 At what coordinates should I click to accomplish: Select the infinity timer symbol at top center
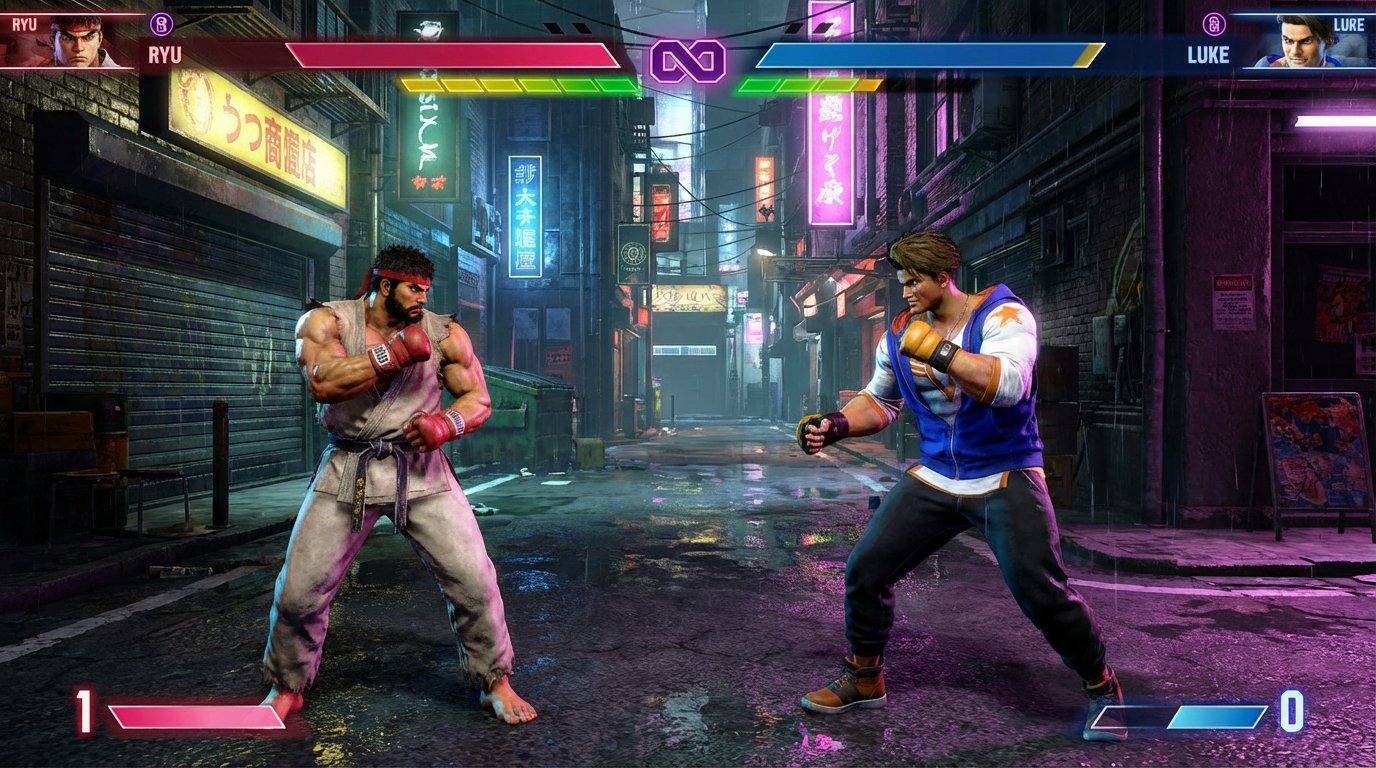(x=688, y=60)
